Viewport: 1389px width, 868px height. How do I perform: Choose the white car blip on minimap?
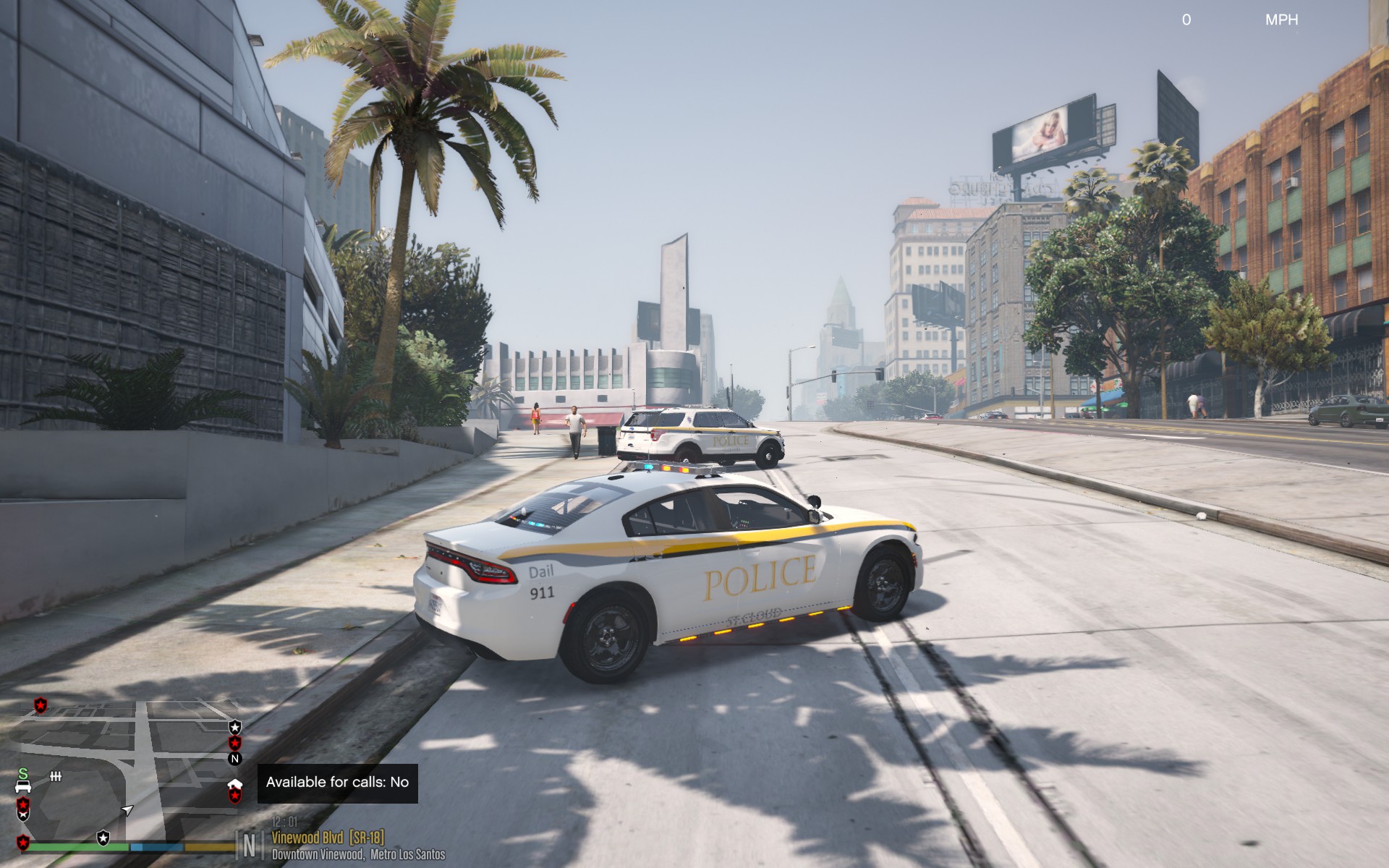pos(23,786)
